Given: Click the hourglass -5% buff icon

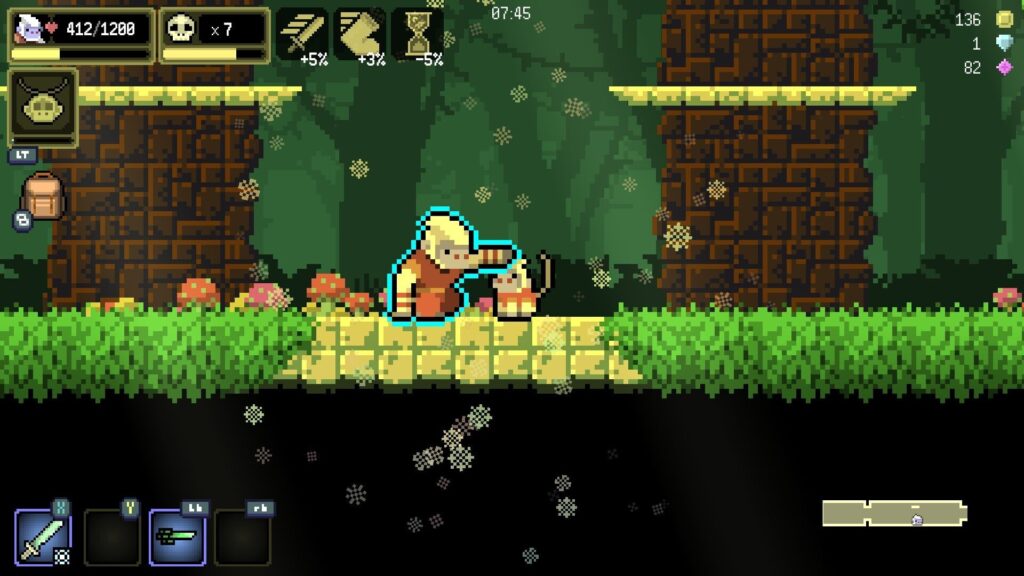Looking at the screenshot, I should pos(417,33).
